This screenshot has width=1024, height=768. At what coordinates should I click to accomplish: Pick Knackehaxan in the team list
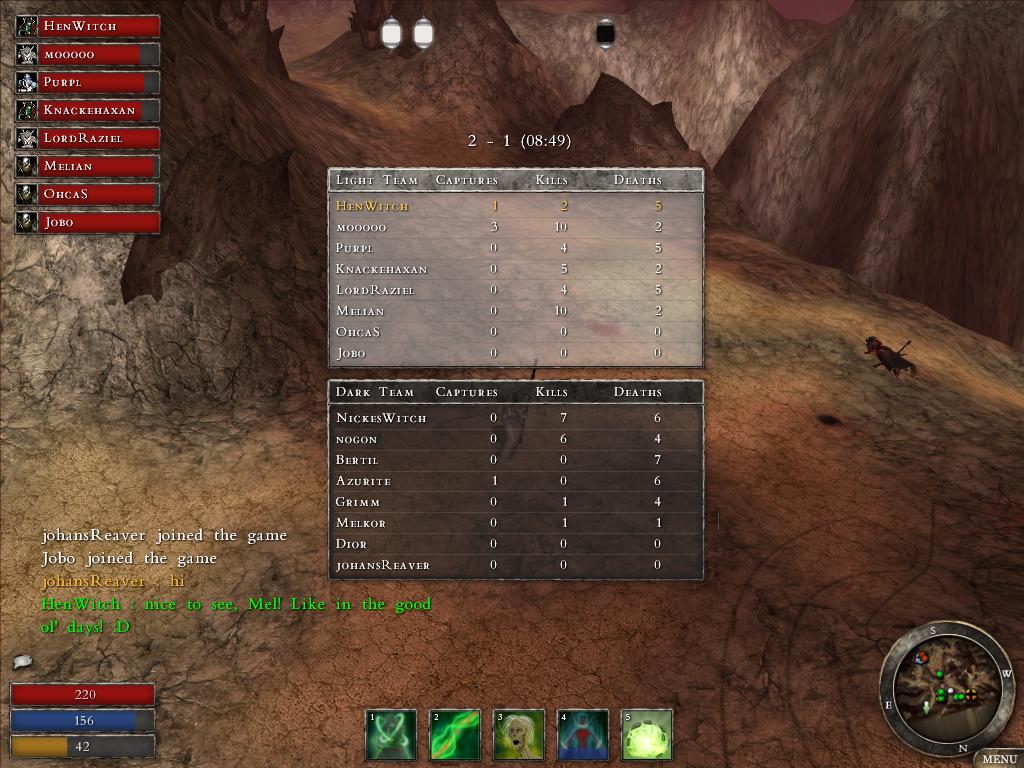pyautogui.click(x=88, y=110)
